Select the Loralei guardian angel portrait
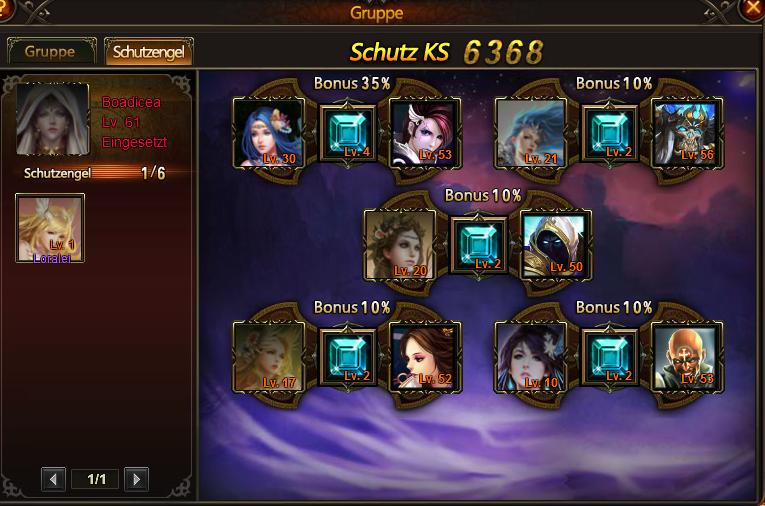Viewport: 765px width, 506px height. [x=50, y=228]
